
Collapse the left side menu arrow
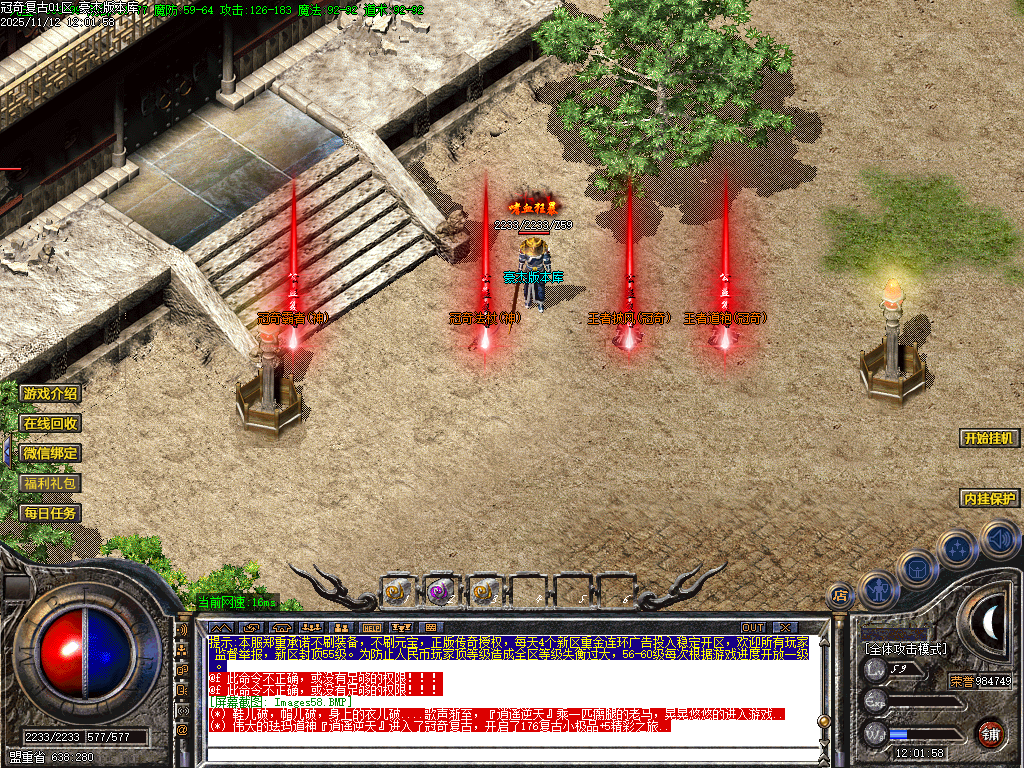(6, 452)
